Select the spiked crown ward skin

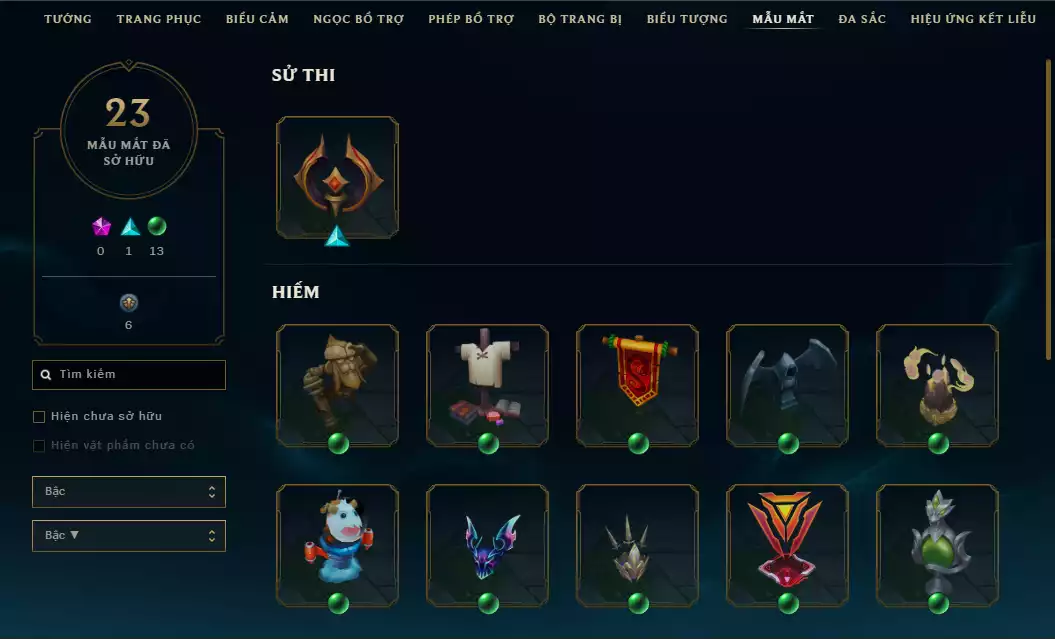tap(637, 545)
